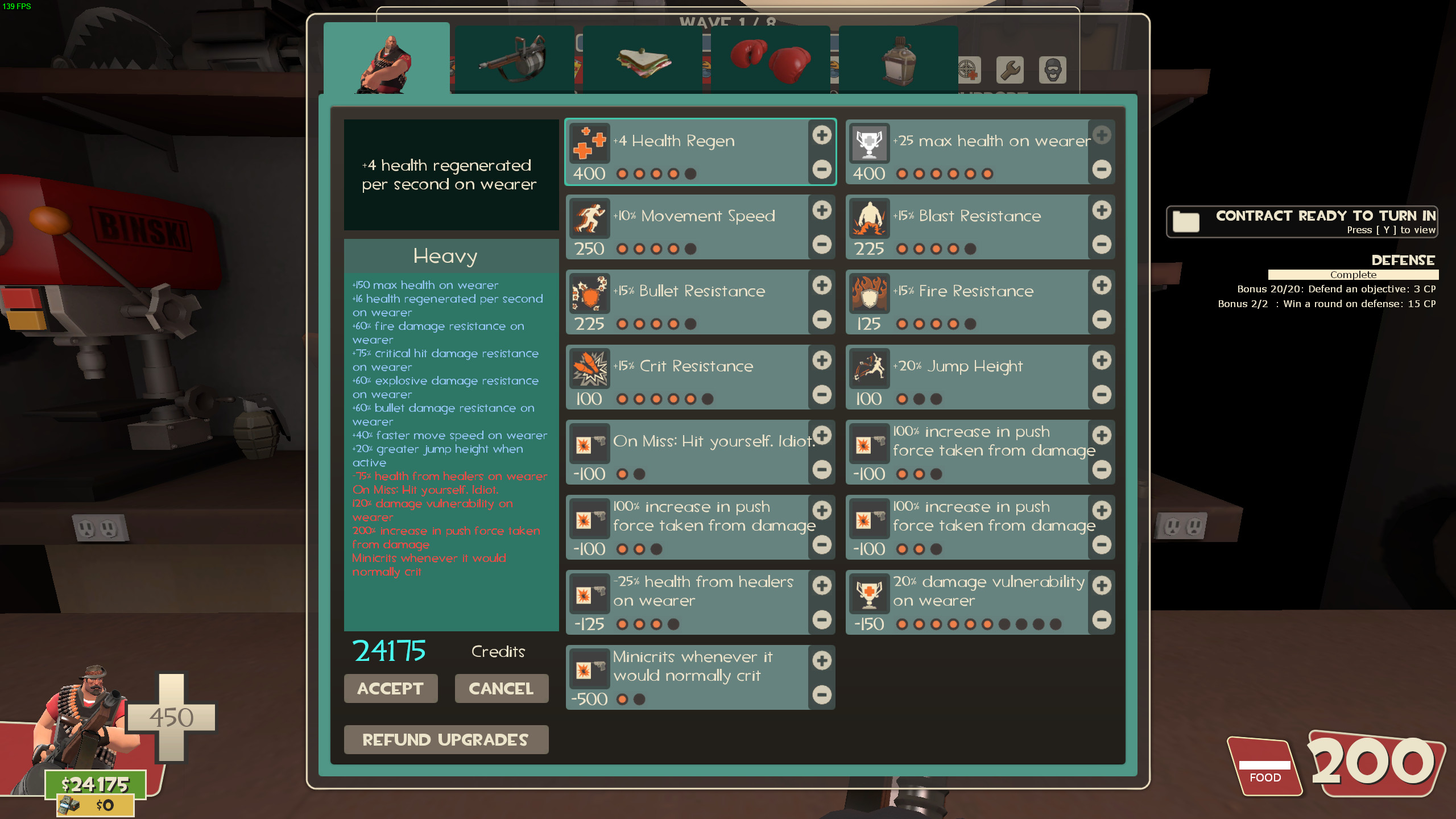The image size is (1456, 819).
Task: Click the crosshair targeting icon at top right
Action: 968,69
